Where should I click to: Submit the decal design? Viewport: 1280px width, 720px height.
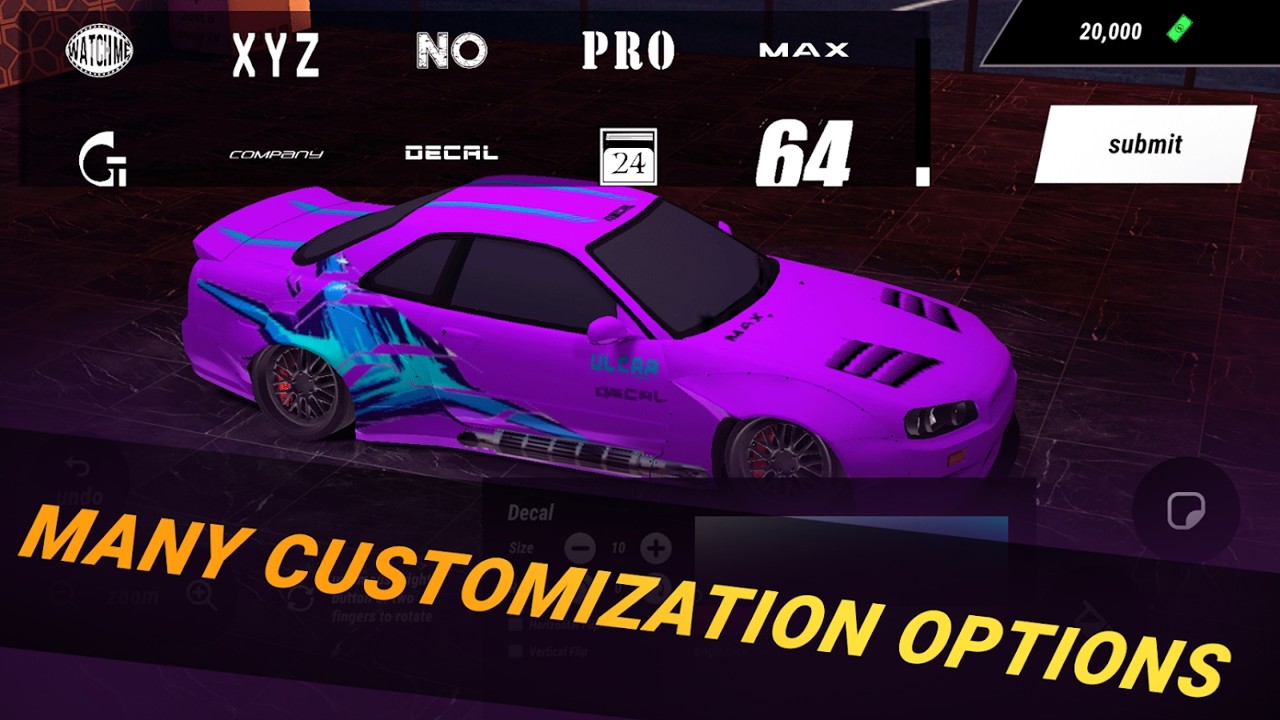(1144, 144)
